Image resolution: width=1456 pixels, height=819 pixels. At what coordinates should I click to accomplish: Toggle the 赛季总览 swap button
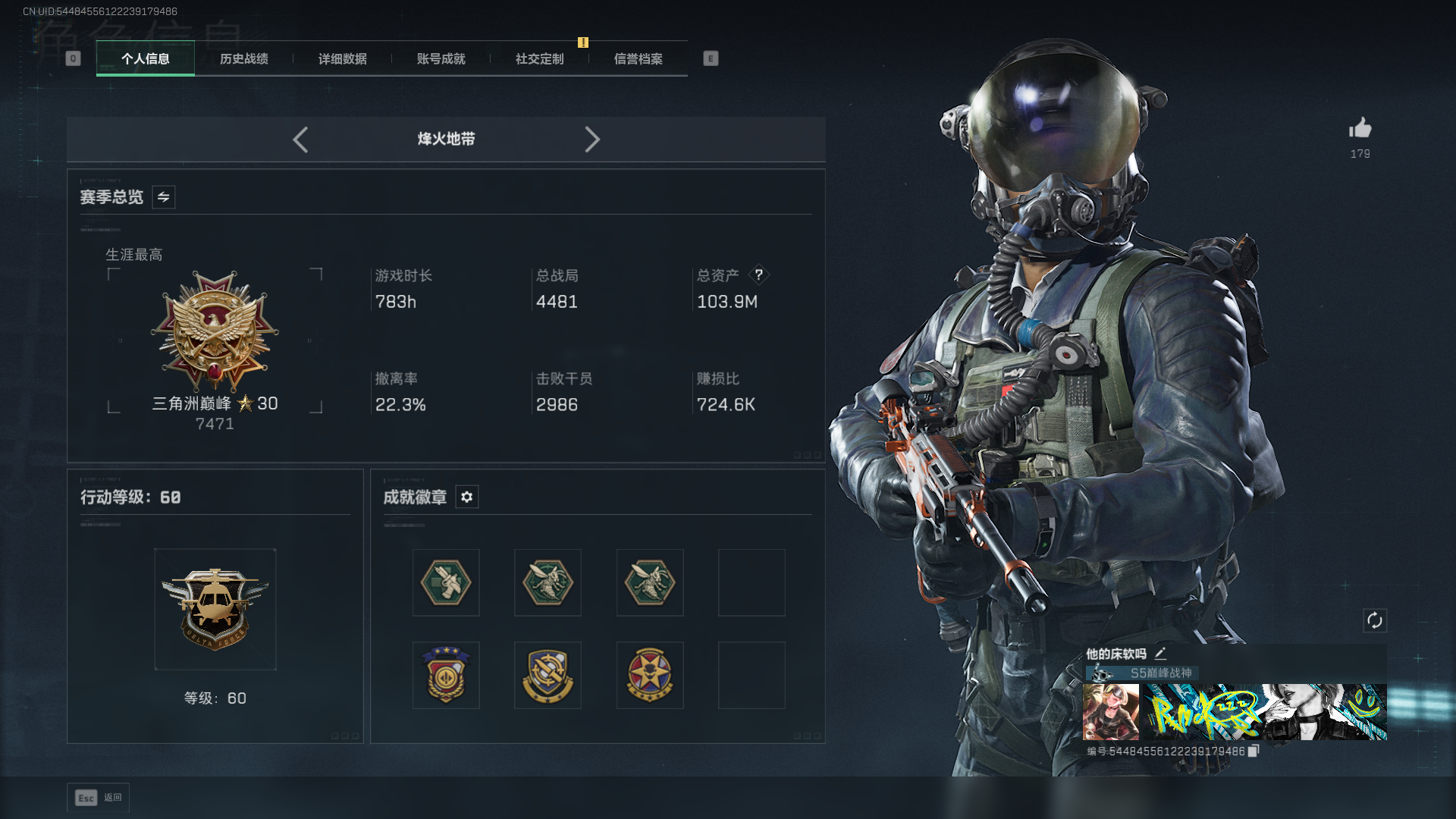tap(164, 197)
